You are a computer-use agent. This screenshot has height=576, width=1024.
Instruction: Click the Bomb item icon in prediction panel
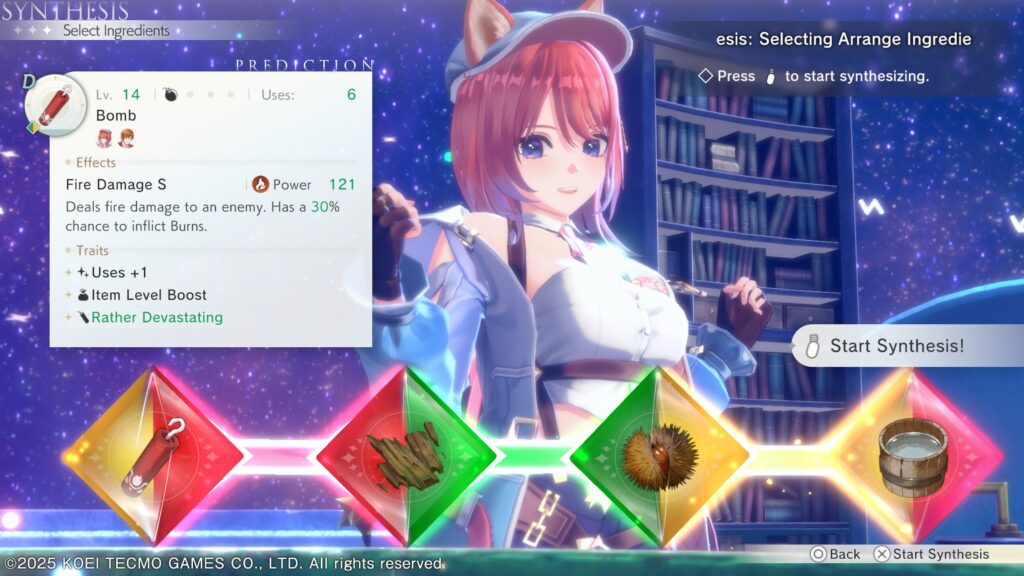pyautogui.click(x=49, y=103)
